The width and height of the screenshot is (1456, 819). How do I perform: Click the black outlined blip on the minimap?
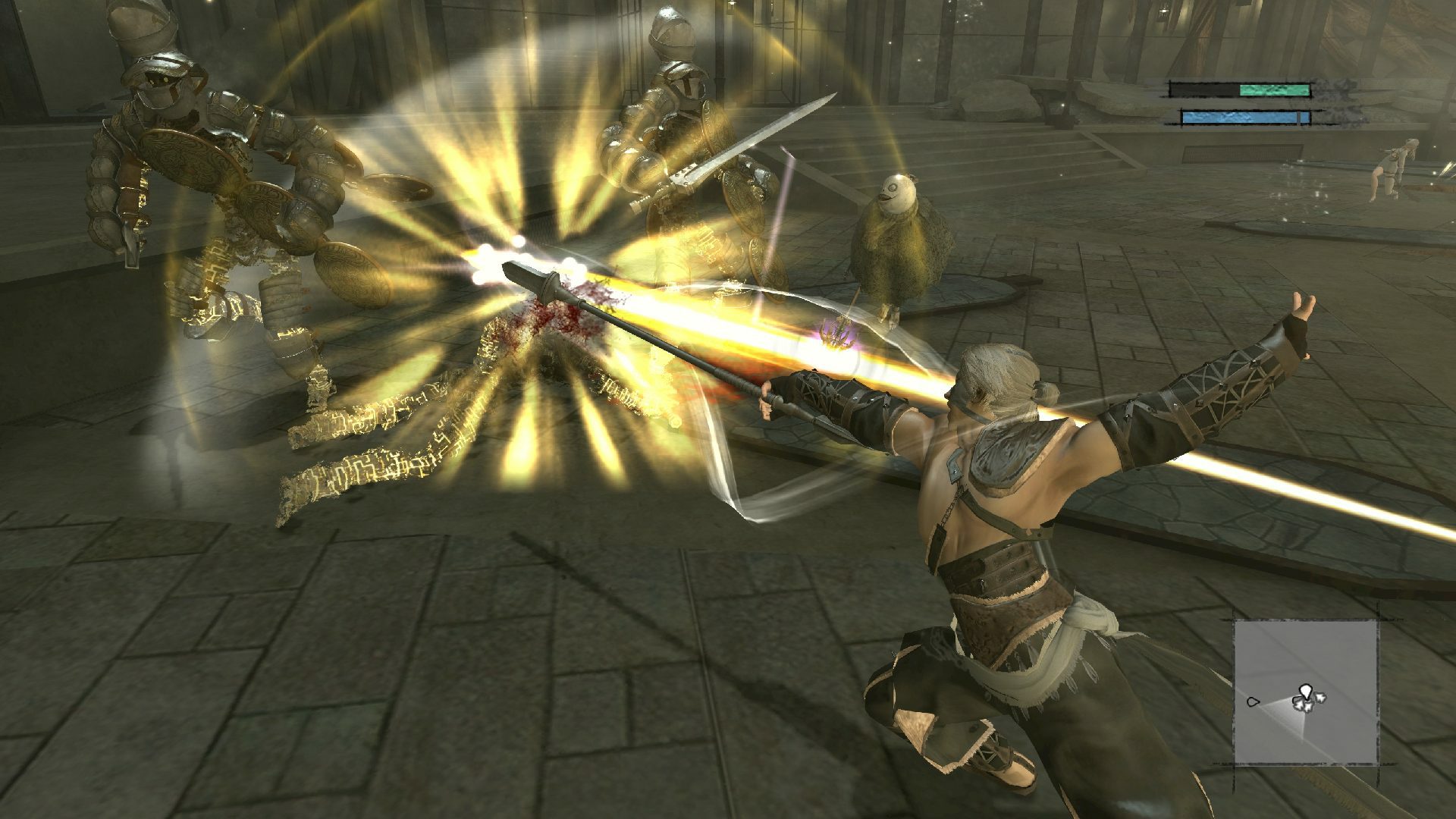tap(1252, 701)
